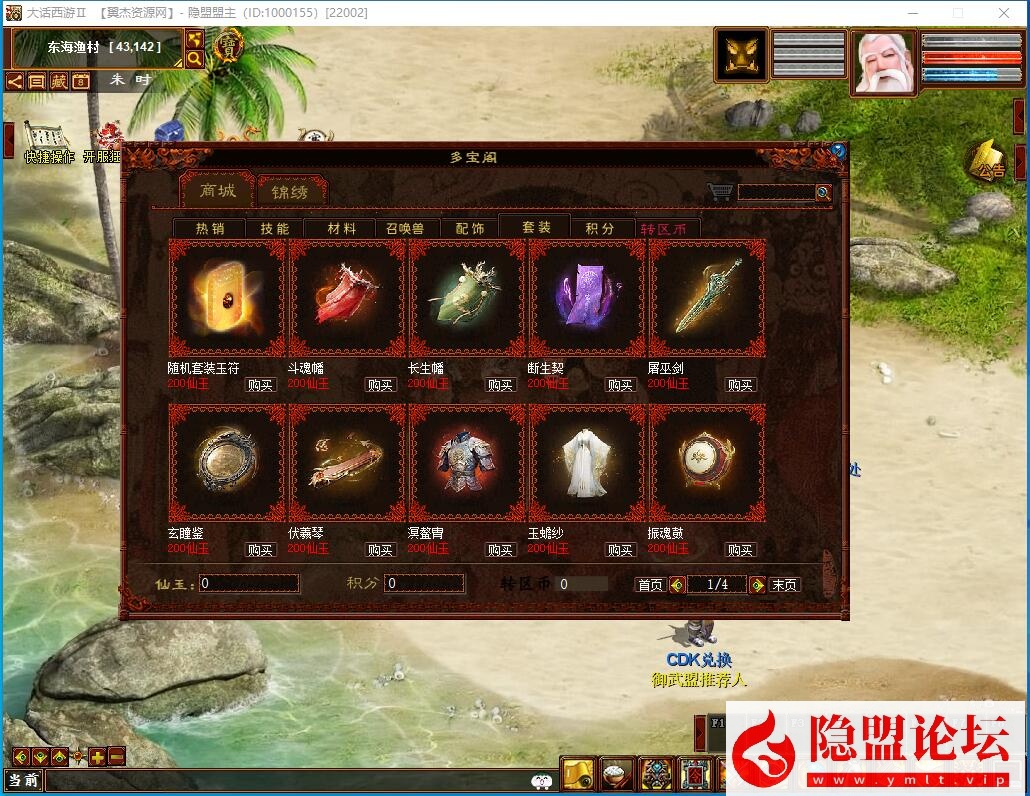Close the game window
This screenshot has width=1030, height=796.
[1005, 13]
